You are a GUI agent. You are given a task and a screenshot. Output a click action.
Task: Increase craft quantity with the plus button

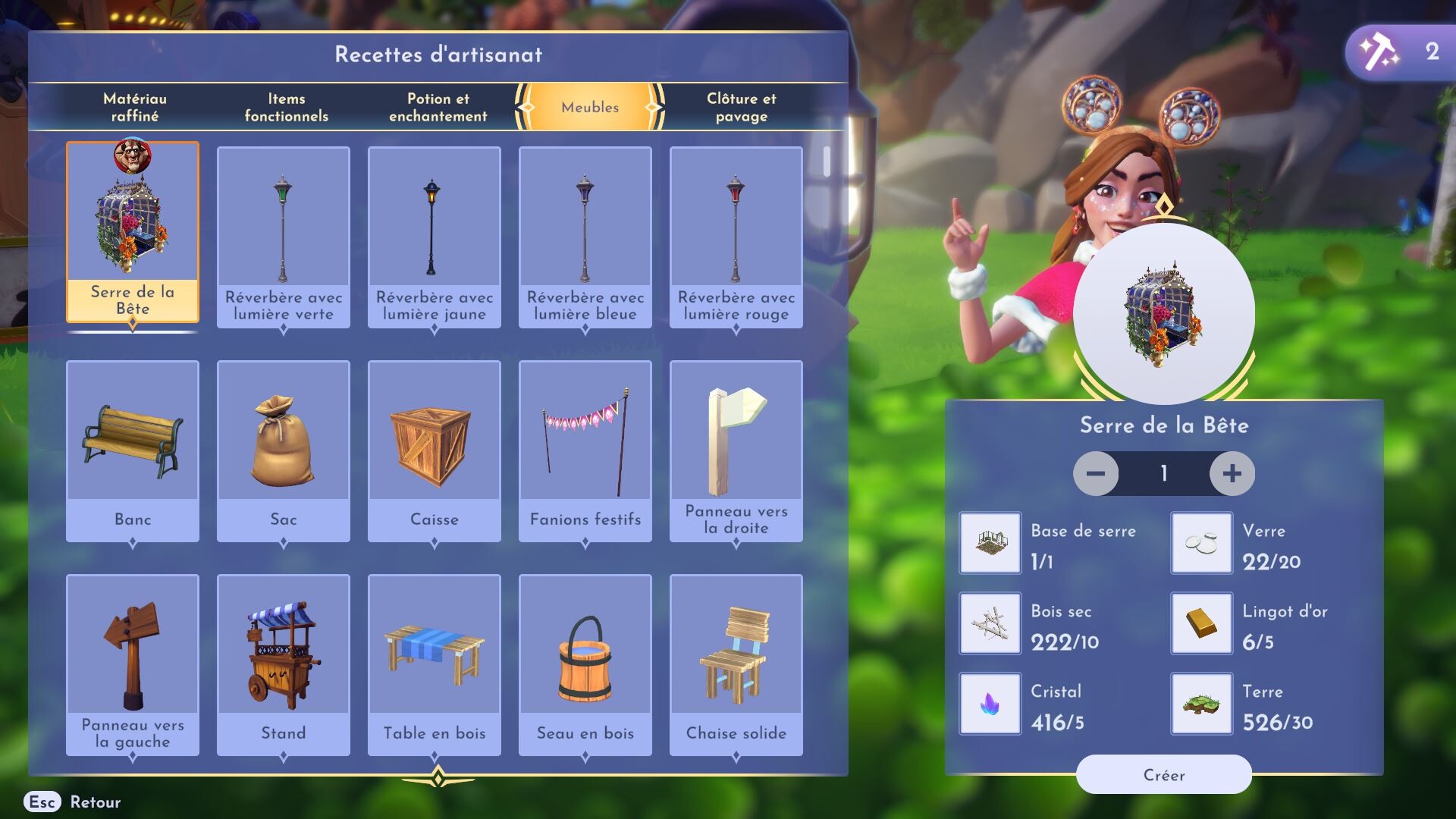1232,473
